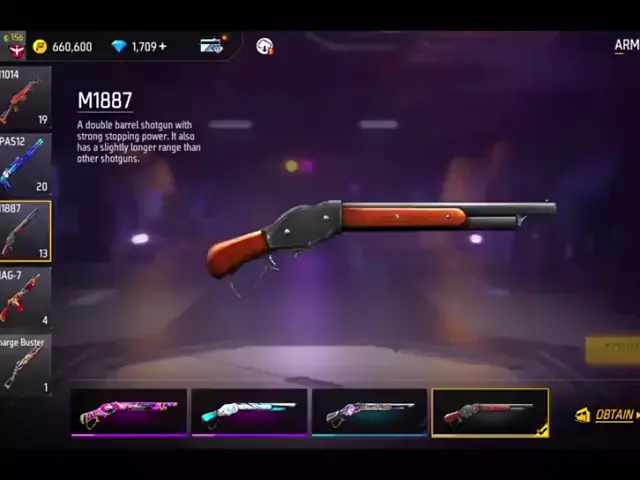
Task: Select the white and cyan M1887 skin
Action: coord(249,412)
